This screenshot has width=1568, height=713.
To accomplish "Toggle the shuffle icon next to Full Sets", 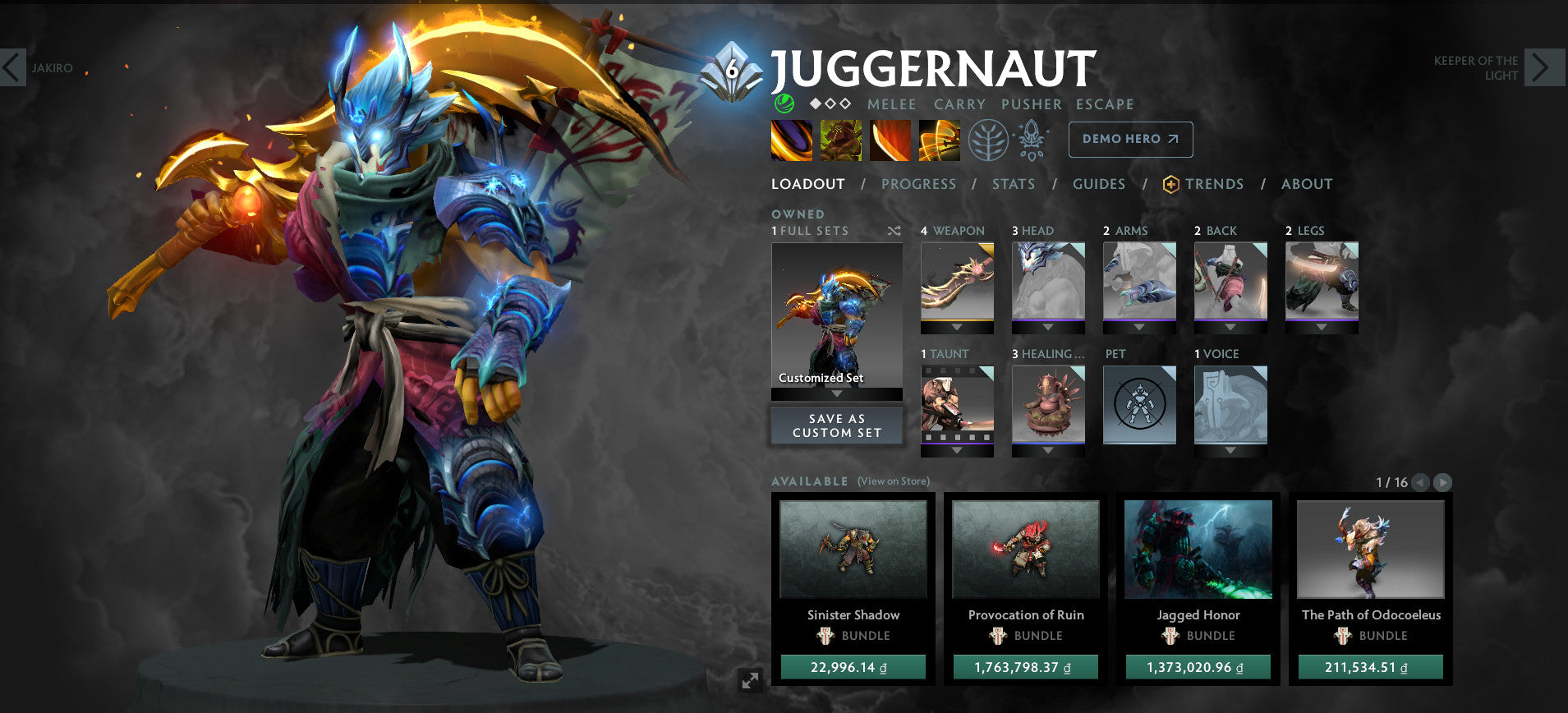I will point(894,232).
